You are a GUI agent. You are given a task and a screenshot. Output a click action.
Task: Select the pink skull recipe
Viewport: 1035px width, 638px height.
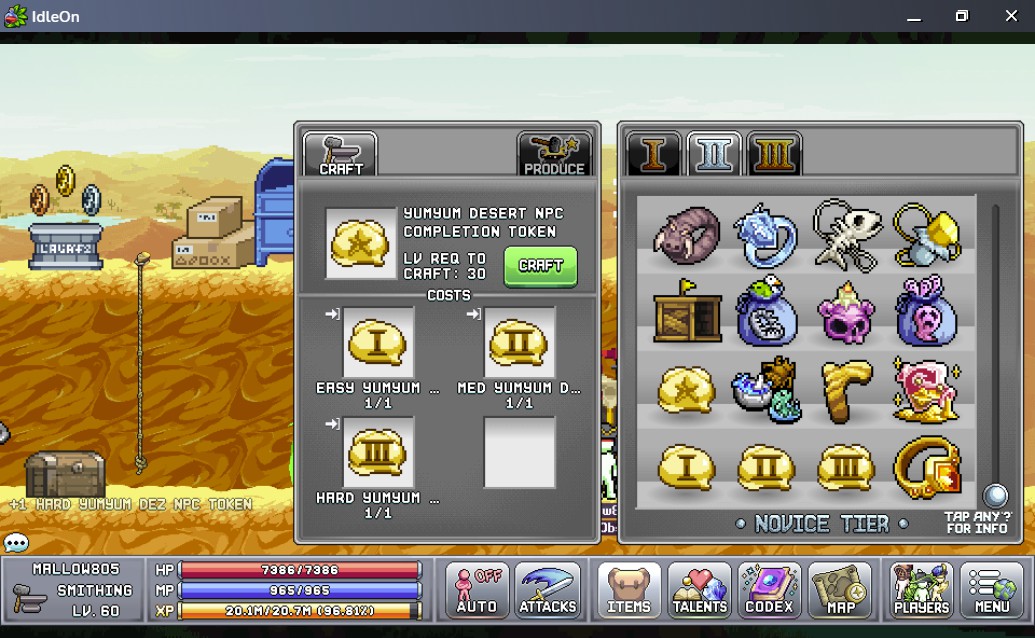tap(846, 311)
